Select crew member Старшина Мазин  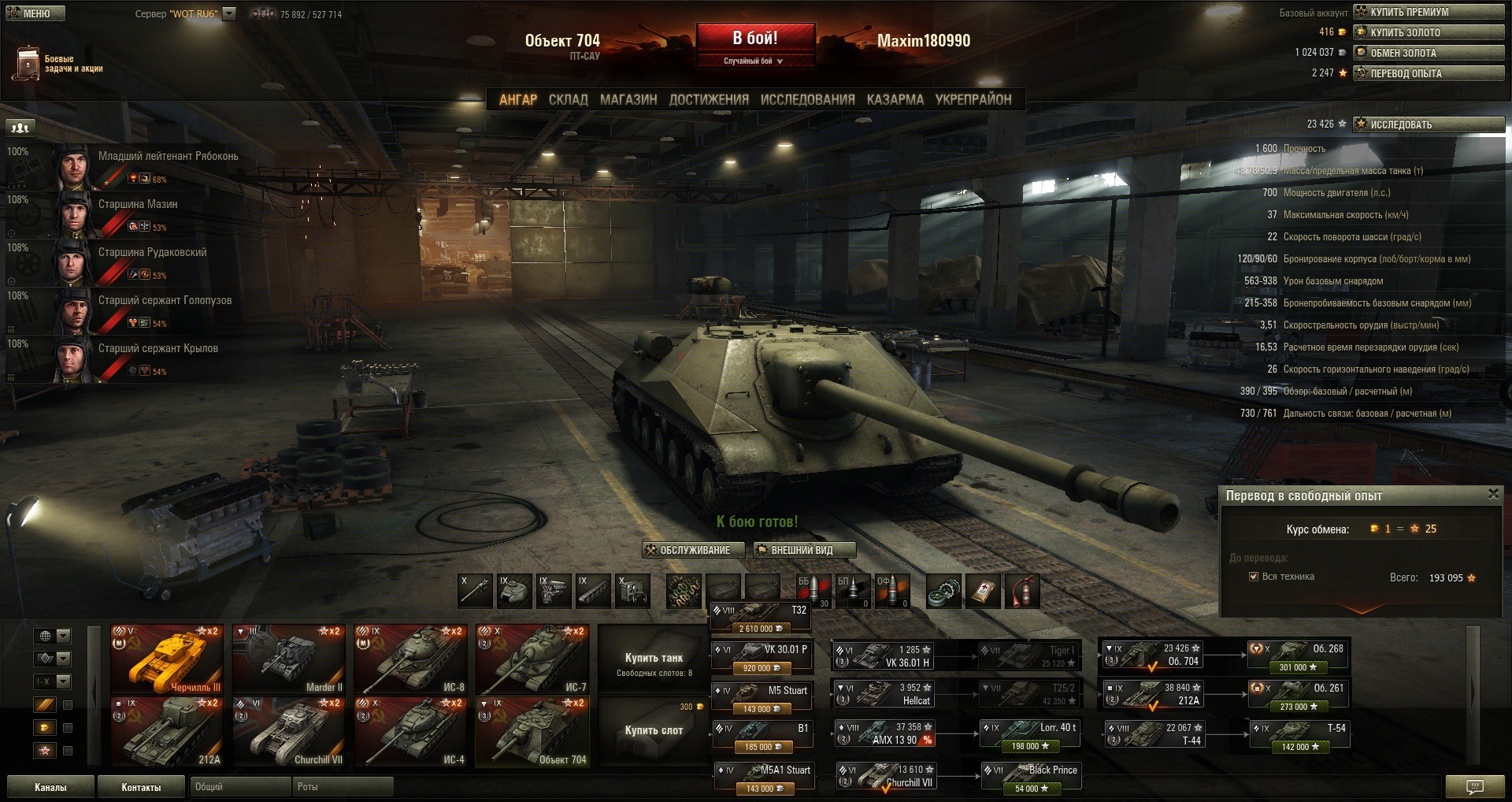(137, 204)
